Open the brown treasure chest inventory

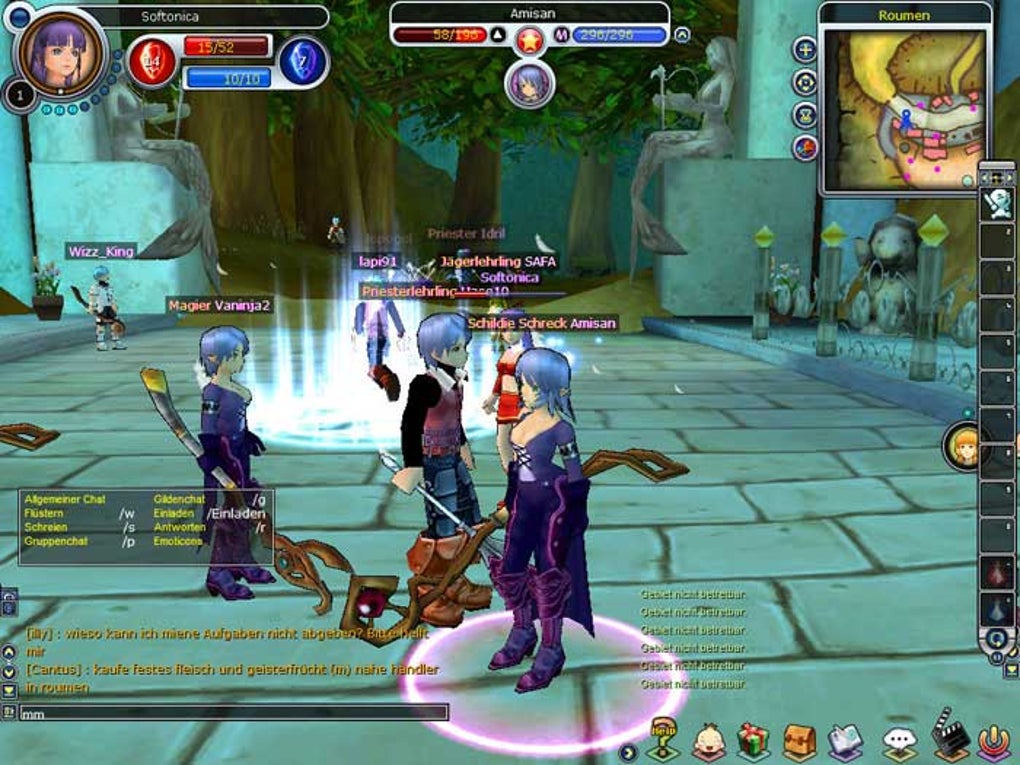tap(800, 742)
